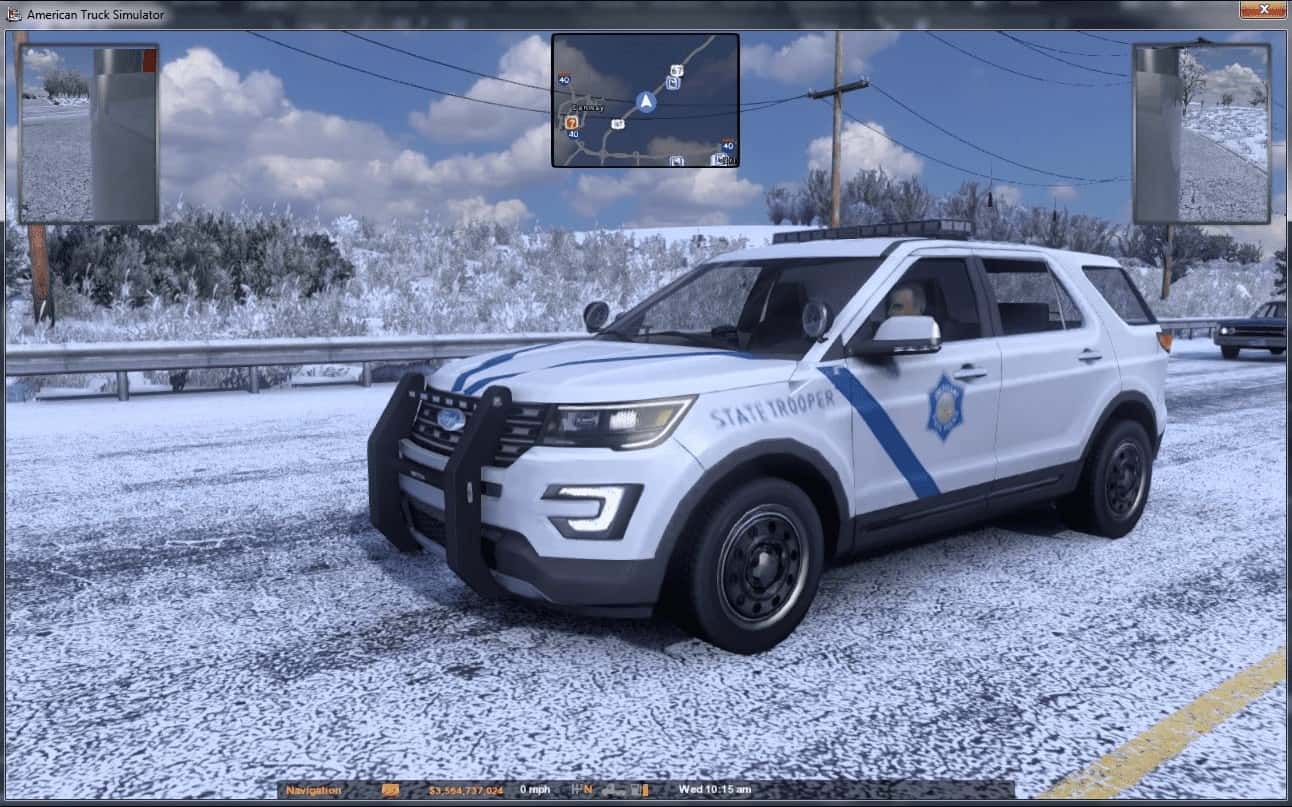Click the orange mail icon on the bottom bar
The width and height of the screenshot is (1292, 807).
[x=390, y=790]
